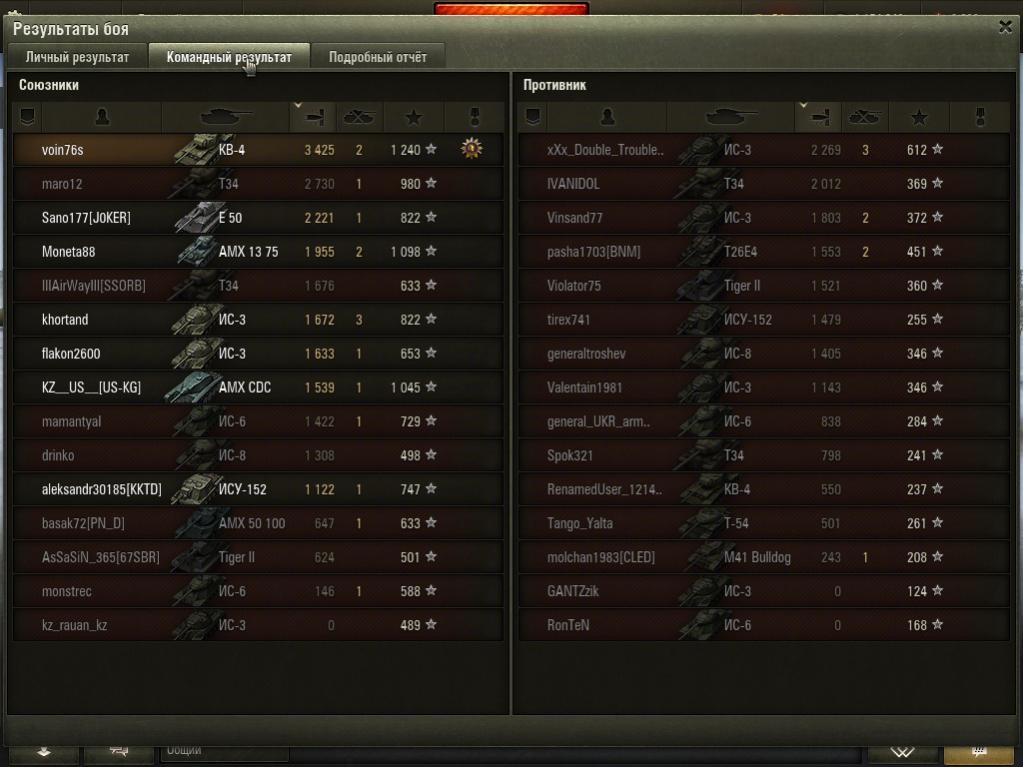Sort enemy team by player name column
Viewport: 1023px width, 767px height.
pos(608,117)
